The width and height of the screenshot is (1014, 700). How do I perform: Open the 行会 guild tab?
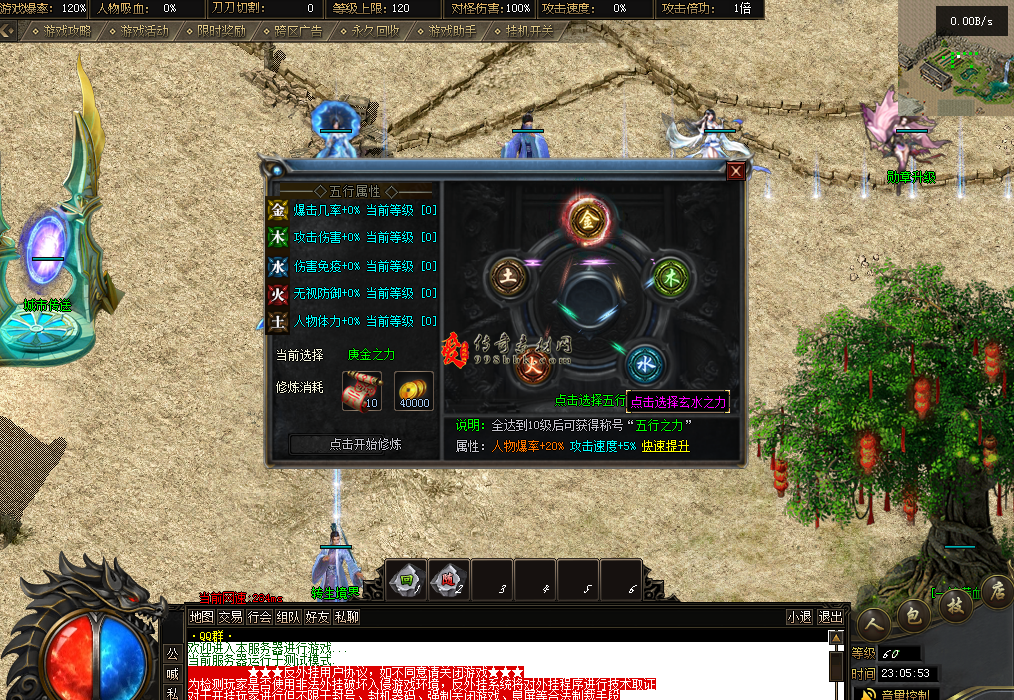(x=260, y=617)
